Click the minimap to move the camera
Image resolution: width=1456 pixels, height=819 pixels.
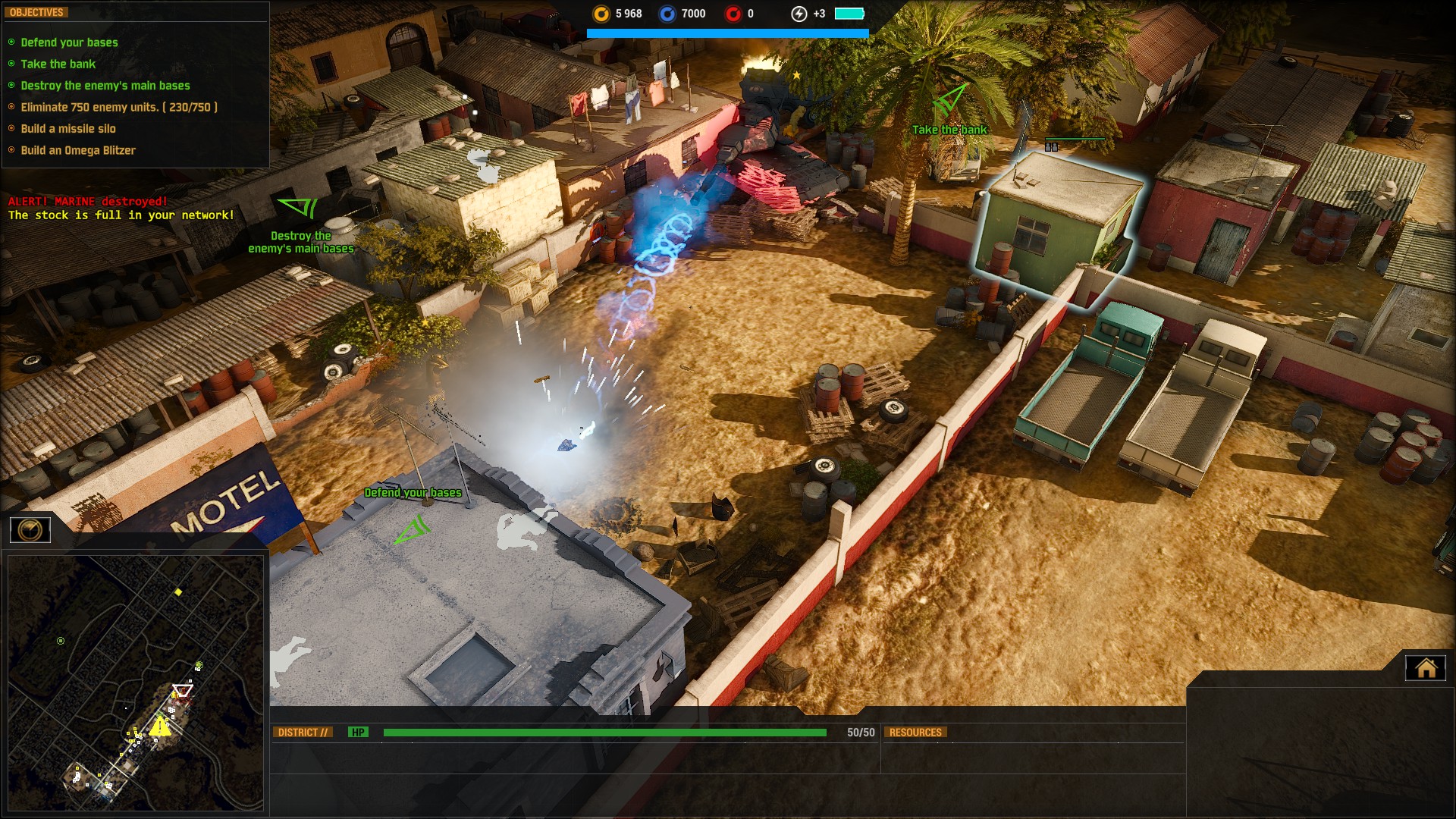(135, 682)
